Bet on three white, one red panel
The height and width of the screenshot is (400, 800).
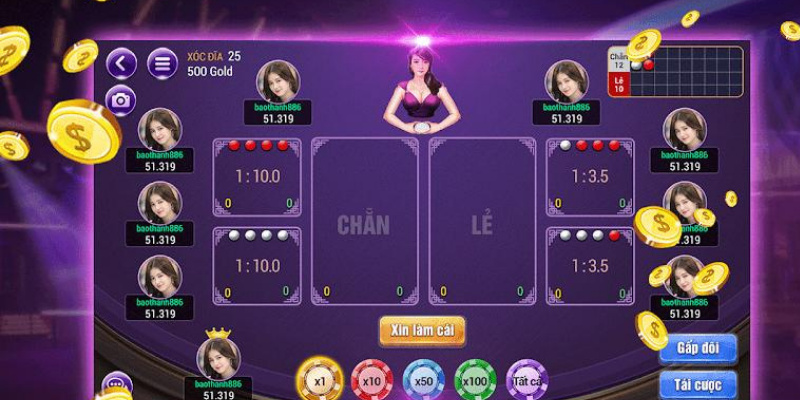590,266
